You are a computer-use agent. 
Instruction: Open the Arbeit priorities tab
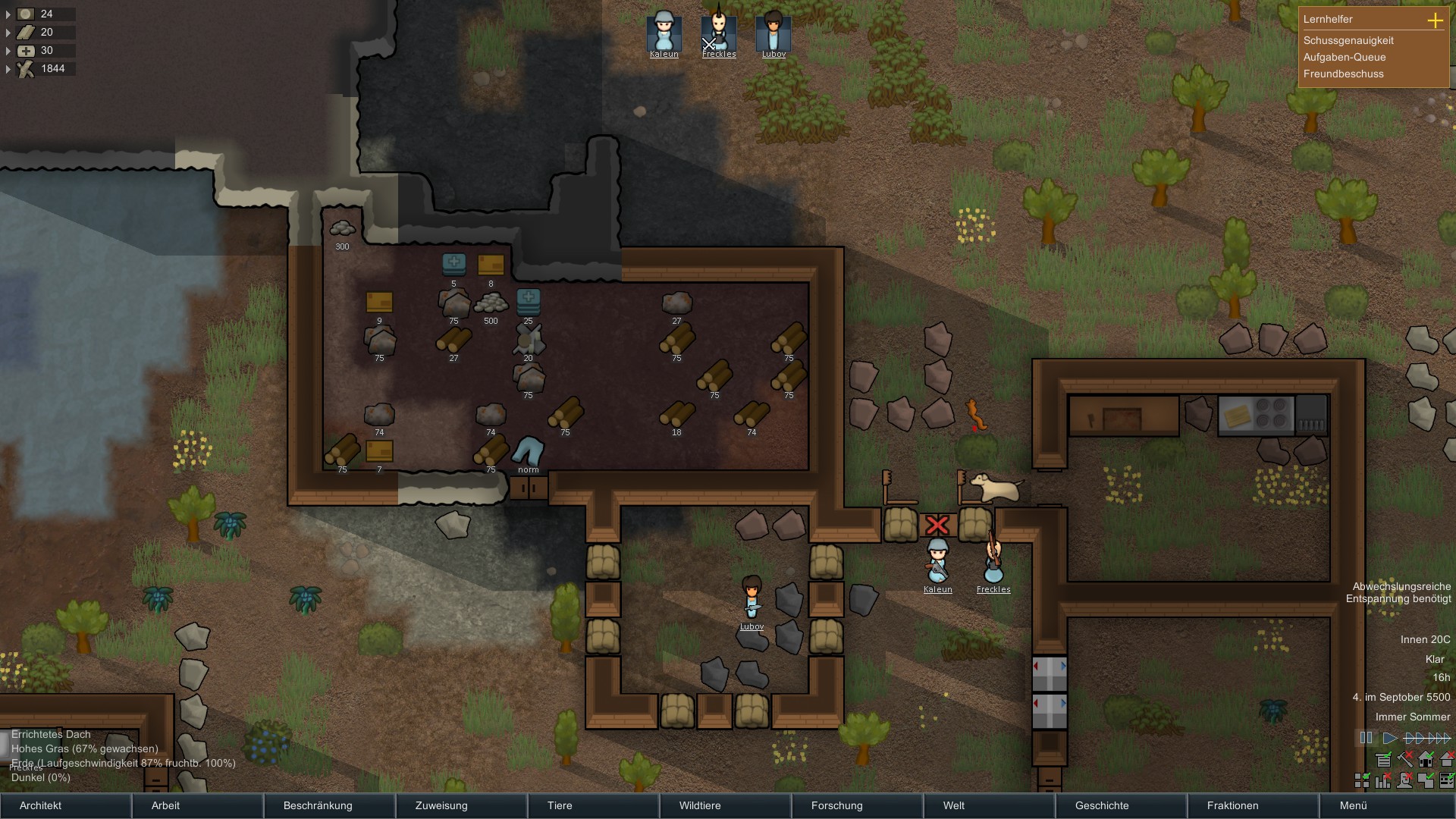197,805
